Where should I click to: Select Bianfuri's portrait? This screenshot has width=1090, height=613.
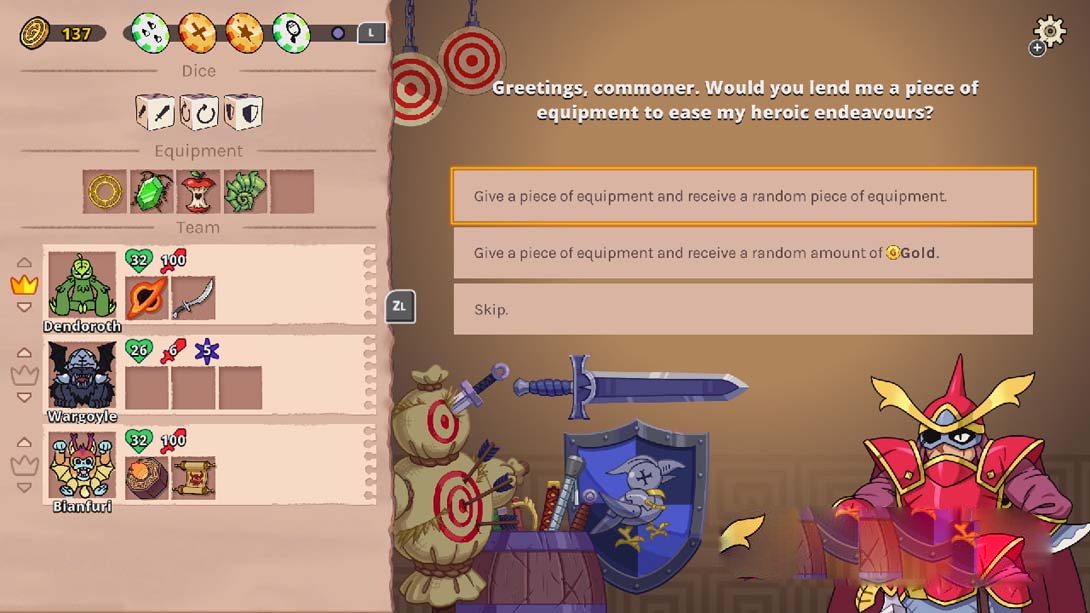(82, 466)
